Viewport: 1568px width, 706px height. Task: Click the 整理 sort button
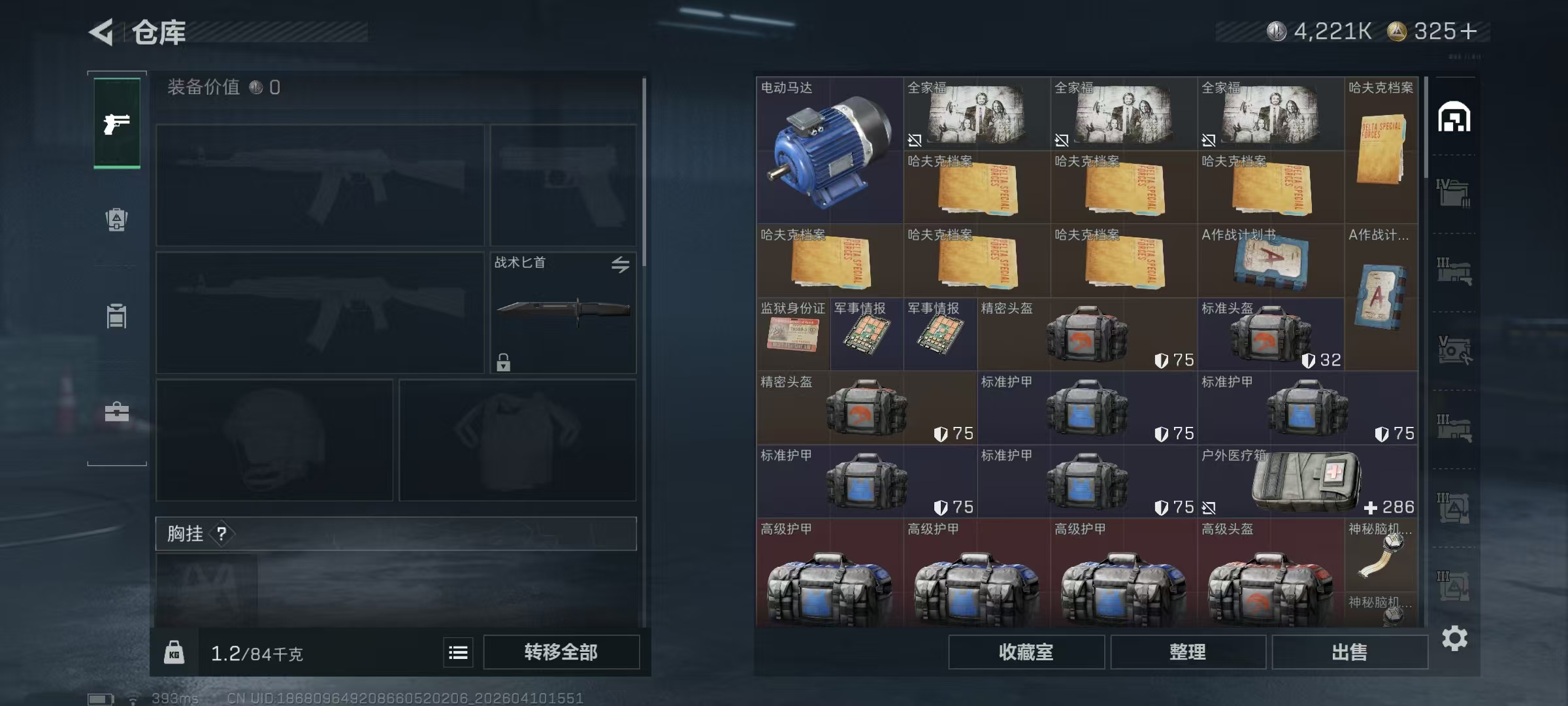1188,652
